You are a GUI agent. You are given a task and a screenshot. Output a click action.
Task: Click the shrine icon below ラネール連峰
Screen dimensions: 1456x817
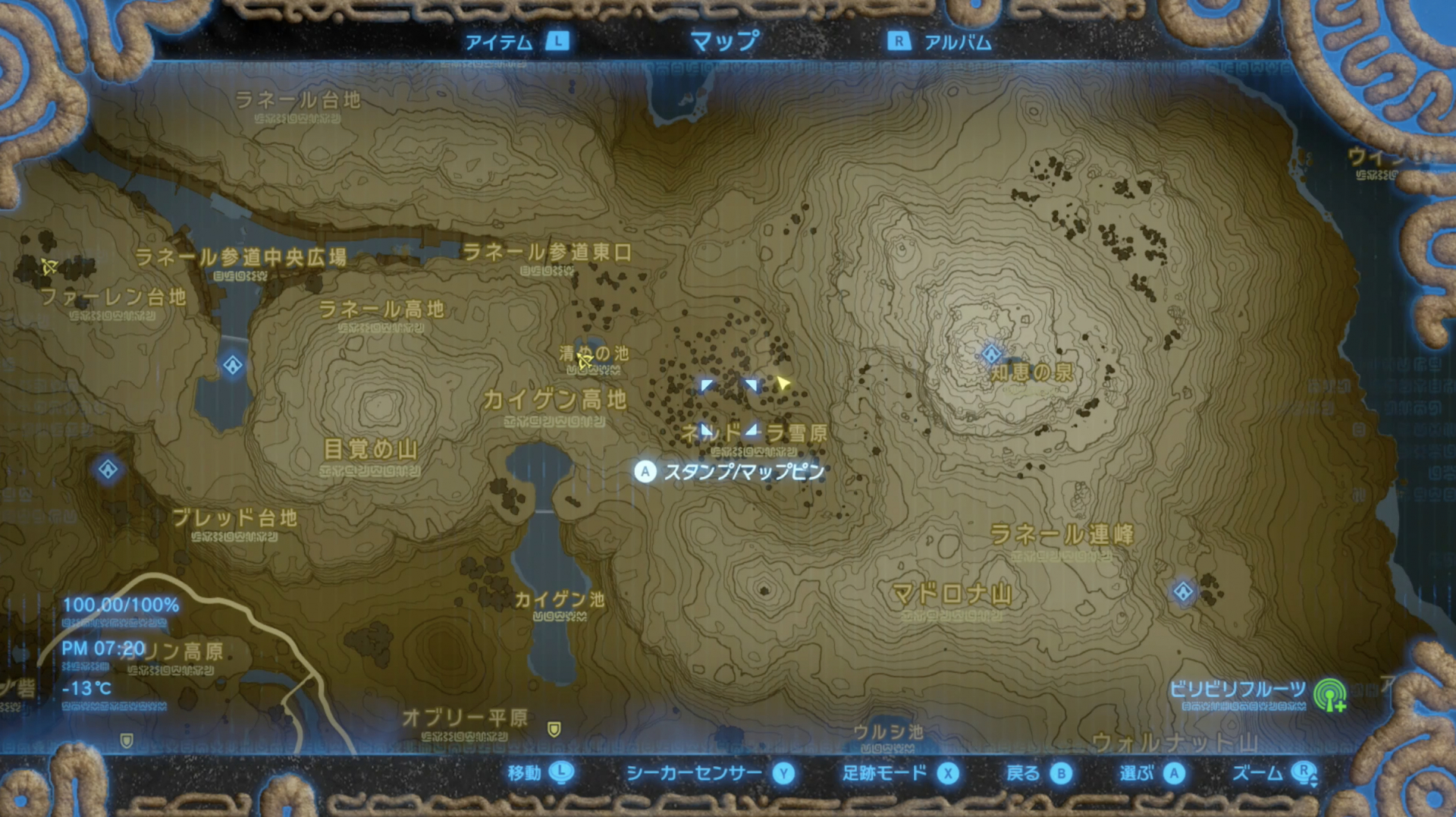[1183, 592]
